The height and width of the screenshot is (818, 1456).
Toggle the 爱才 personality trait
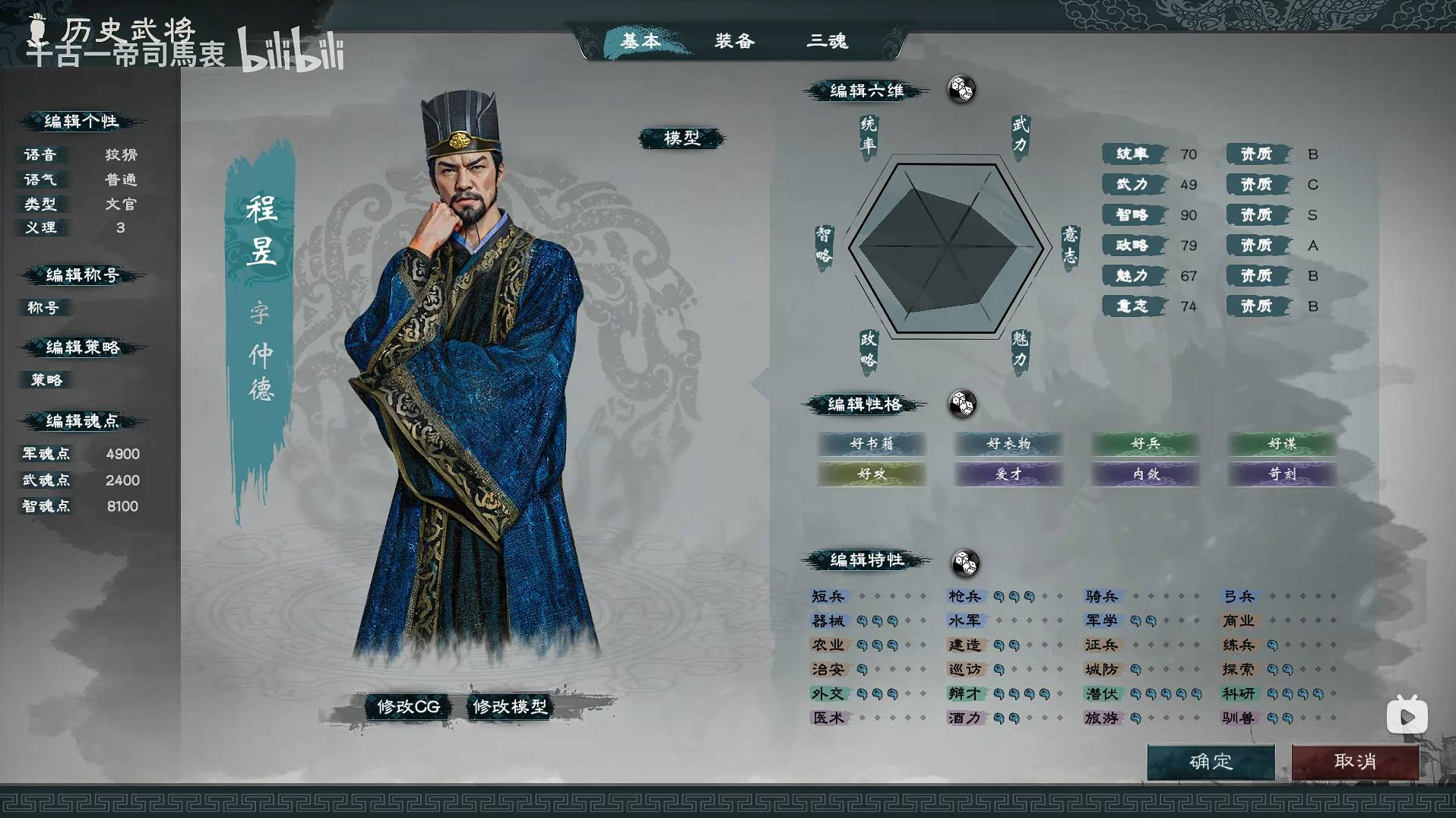1008,474
